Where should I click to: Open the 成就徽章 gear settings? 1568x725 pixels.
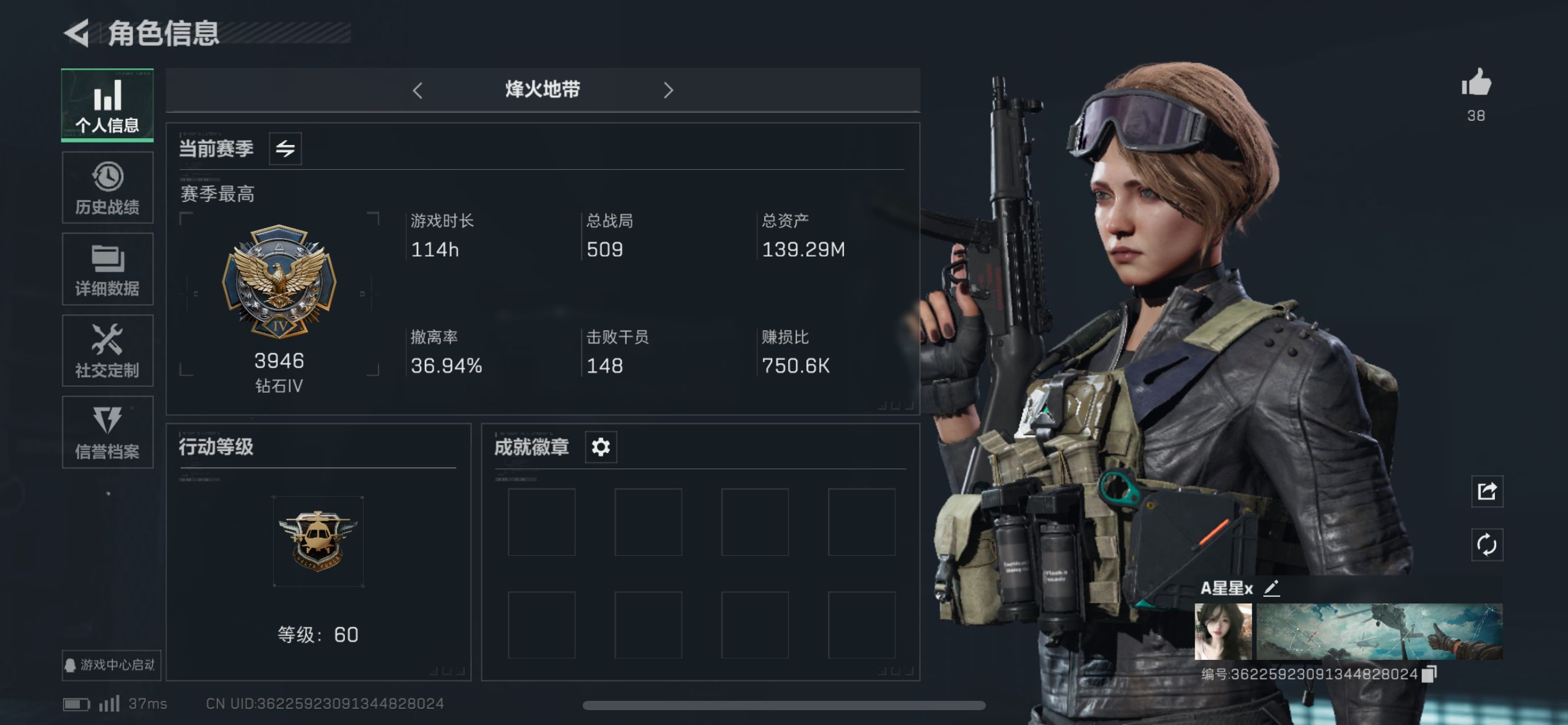pos(601,447)
